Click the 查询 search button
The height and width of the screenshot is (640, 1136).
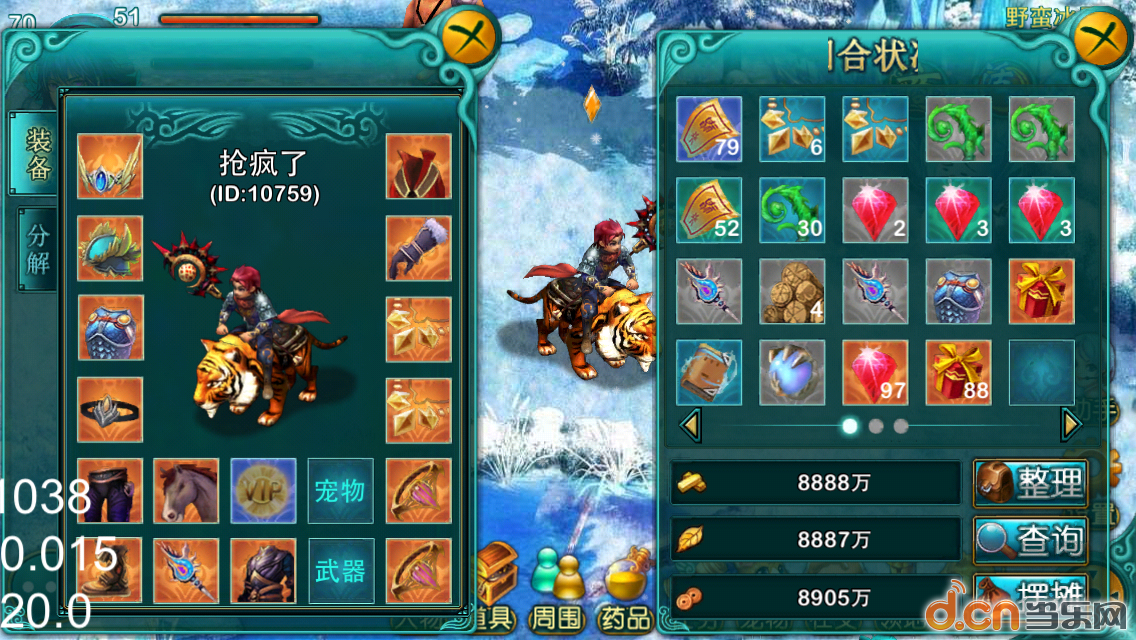(1031, 540)
